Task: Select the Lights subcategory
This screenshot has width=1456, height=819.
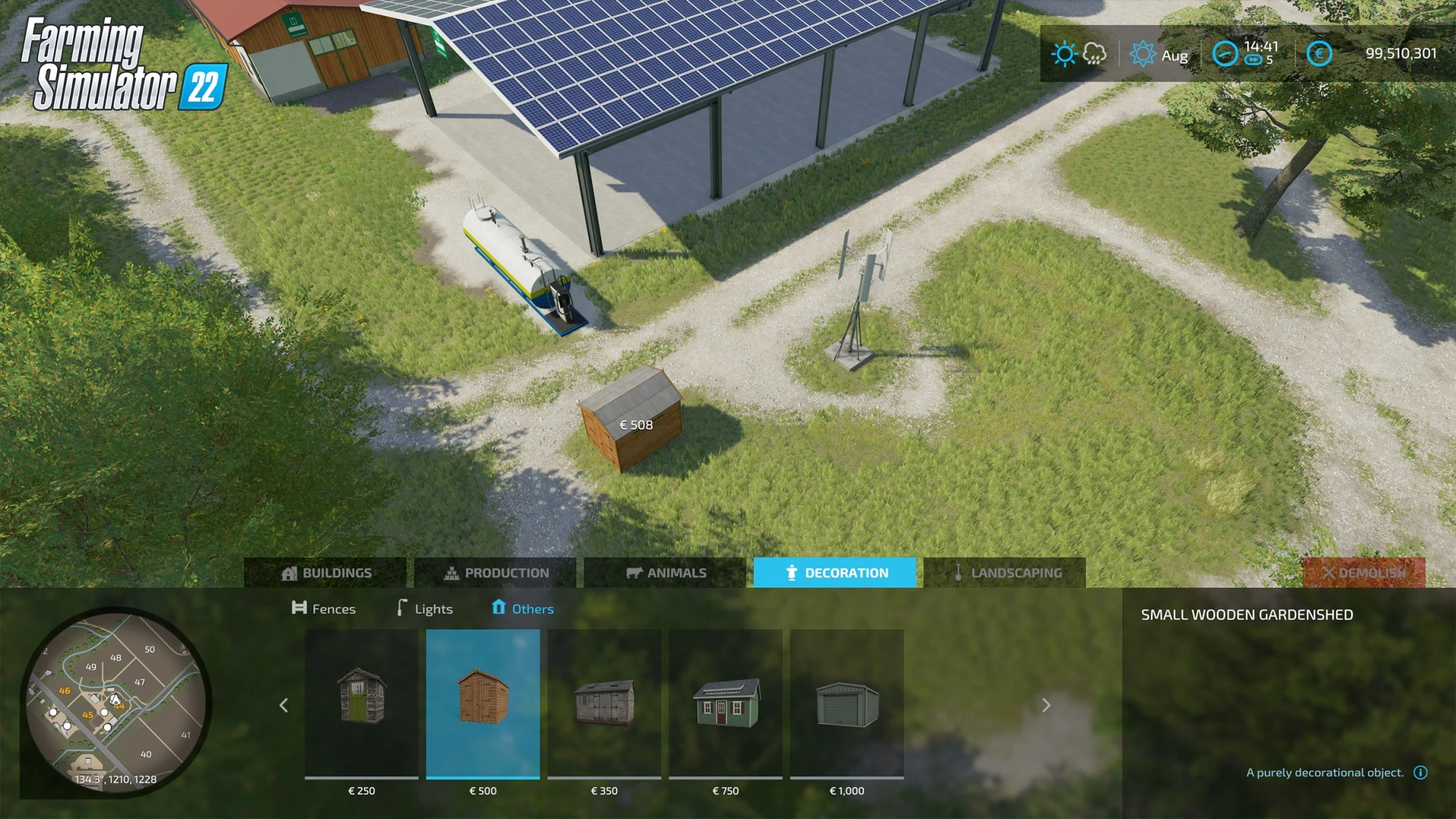Action: coord(424,608)
